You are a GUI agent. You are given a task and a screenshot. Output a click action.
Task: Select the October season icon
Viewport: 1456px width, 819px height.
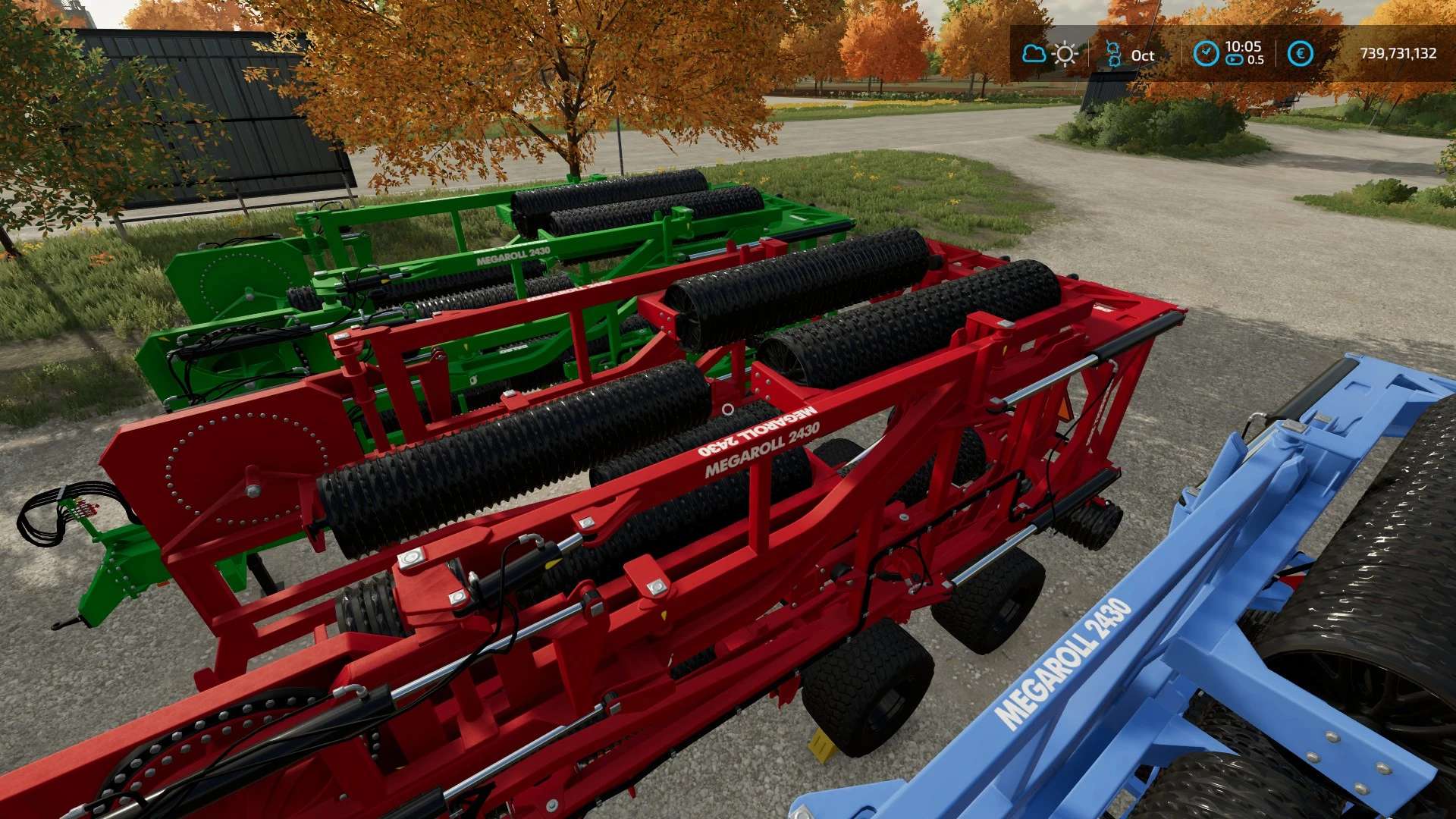click(1113, 54)
